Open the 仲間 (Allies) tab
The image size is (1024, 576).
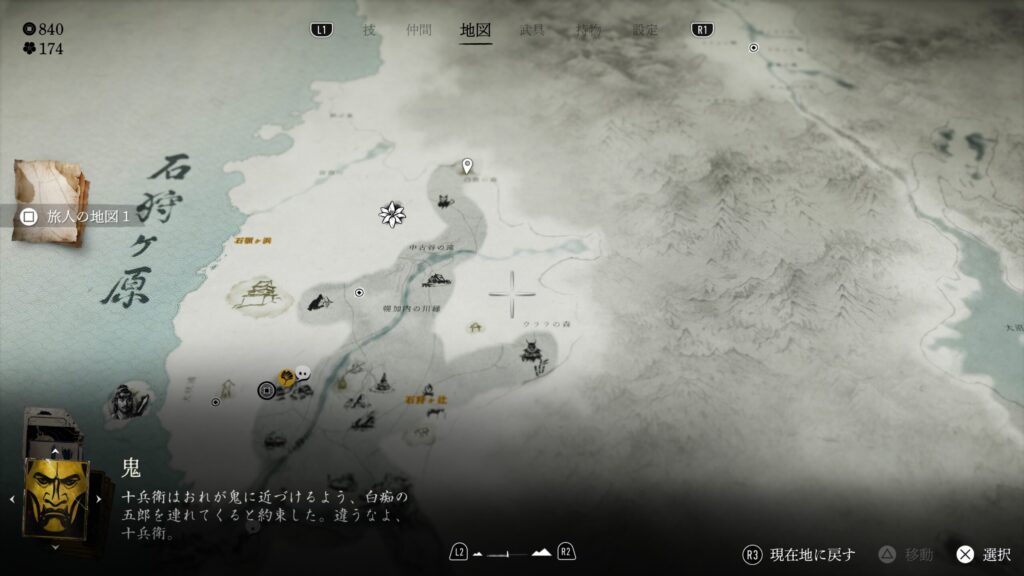[419, 30]
